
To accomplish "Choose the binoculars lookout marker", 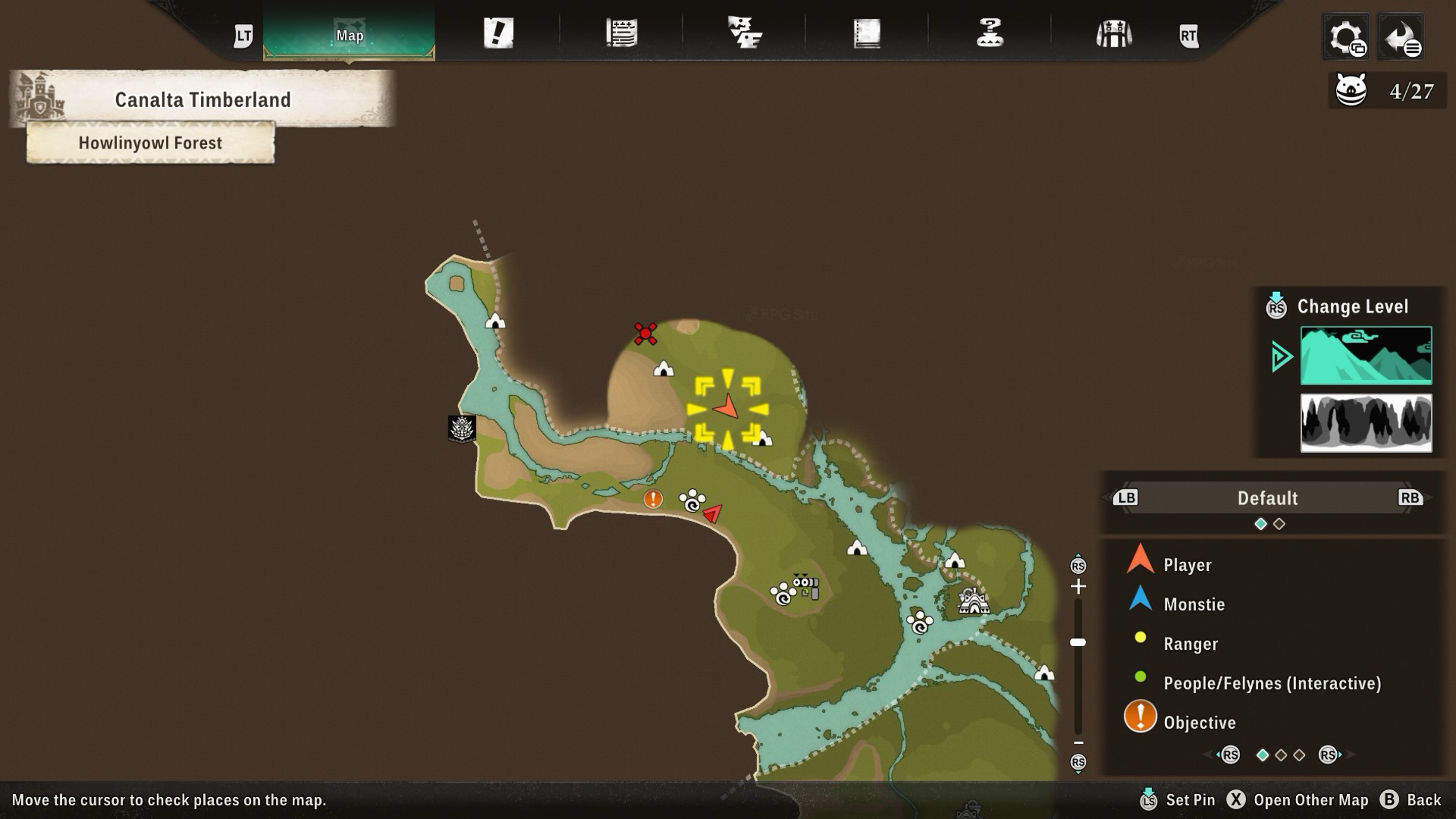I will click(806, 585).
